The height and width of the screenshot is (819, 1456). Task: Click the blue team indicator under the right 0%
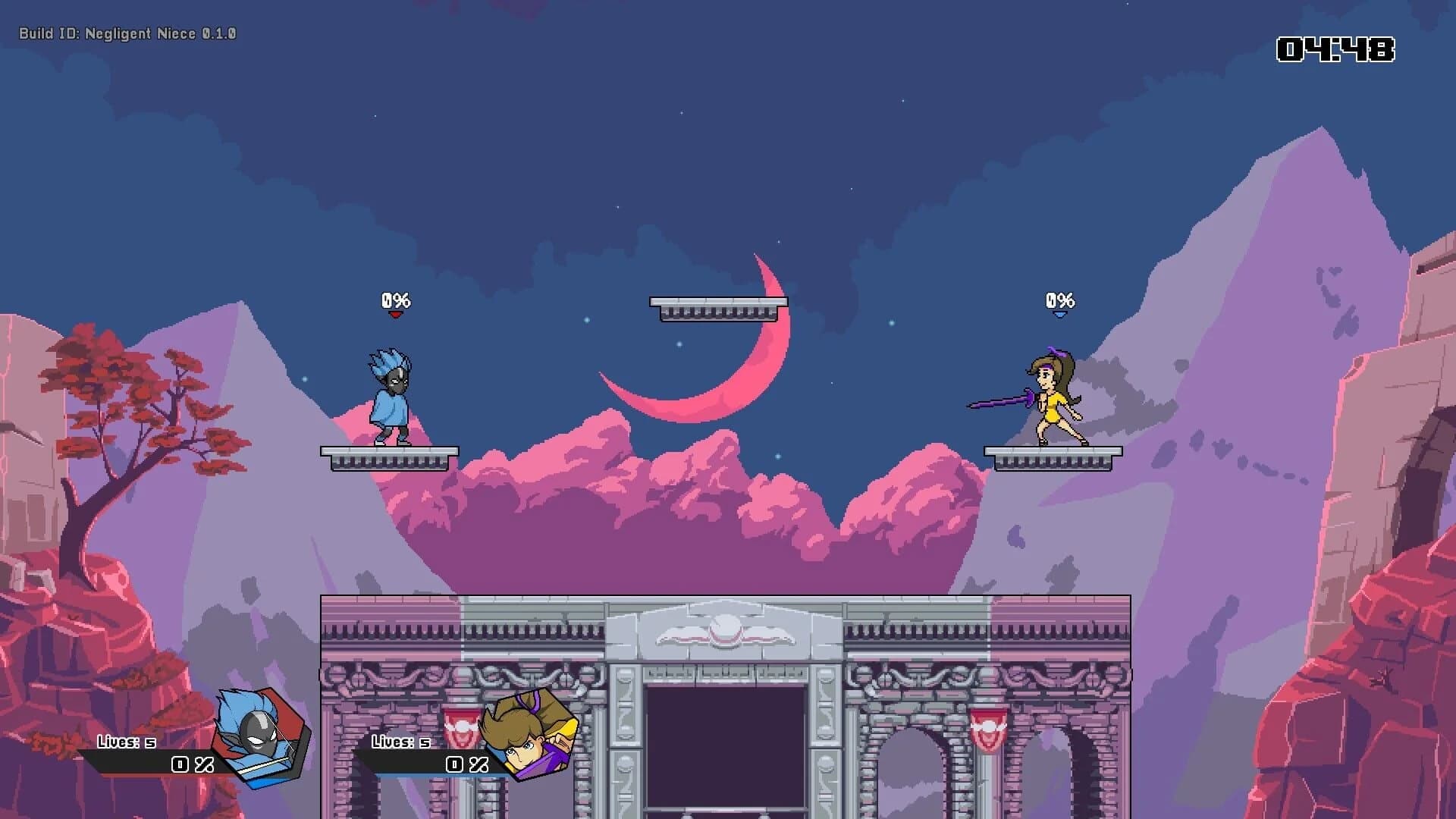pos(1059,313)
